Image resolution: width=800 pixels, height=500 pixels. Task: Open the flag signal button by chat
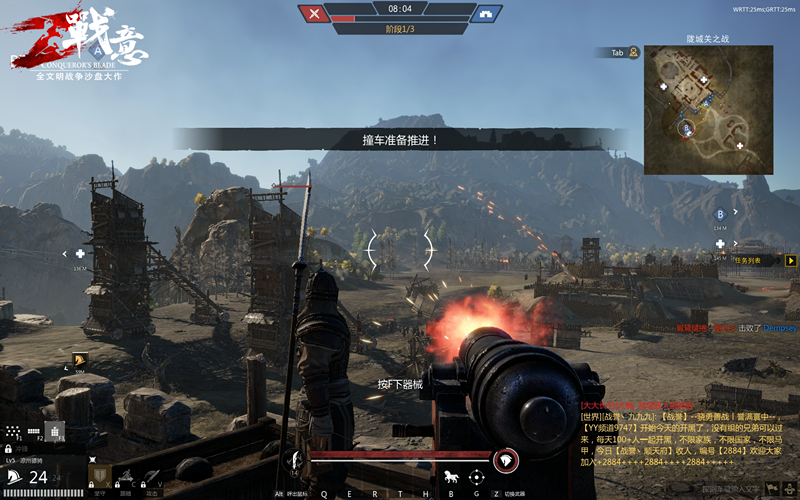(x=771, y=487)
